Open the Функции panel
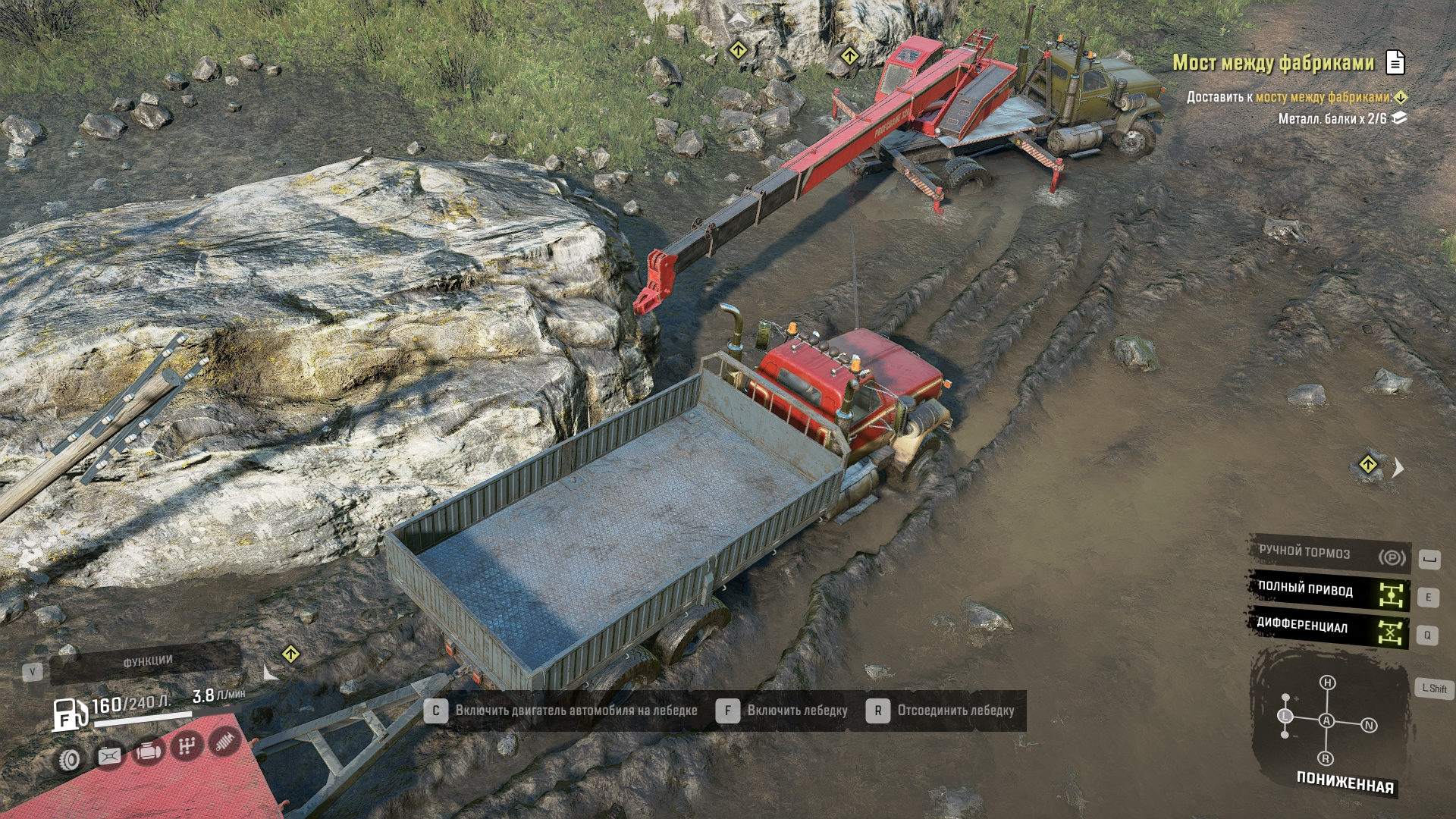1456x819 pixels. coord(147,661)
